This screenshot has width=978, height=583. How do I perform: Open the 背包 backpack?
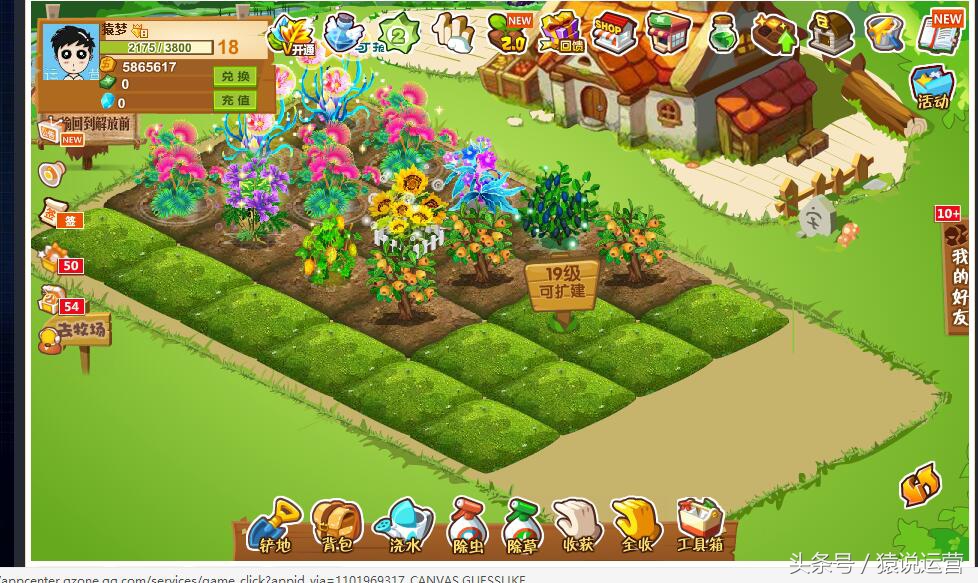pos(336,526)
